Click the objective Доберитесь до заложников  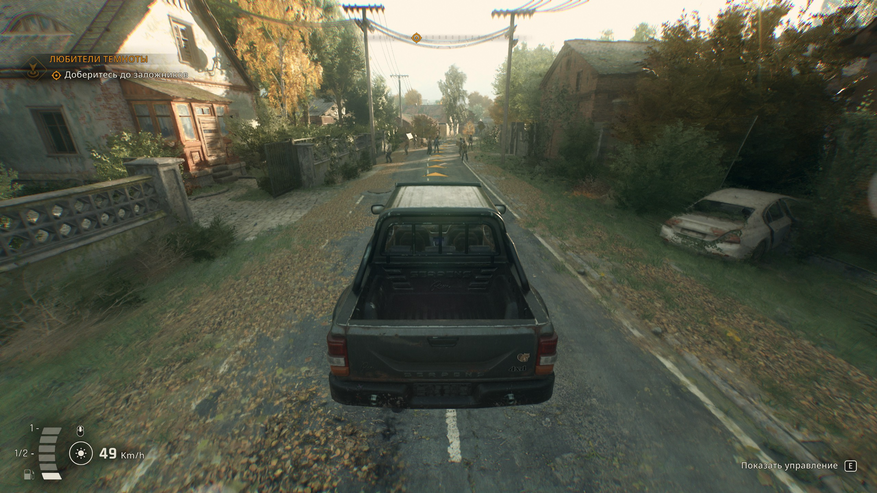(125, 75)
